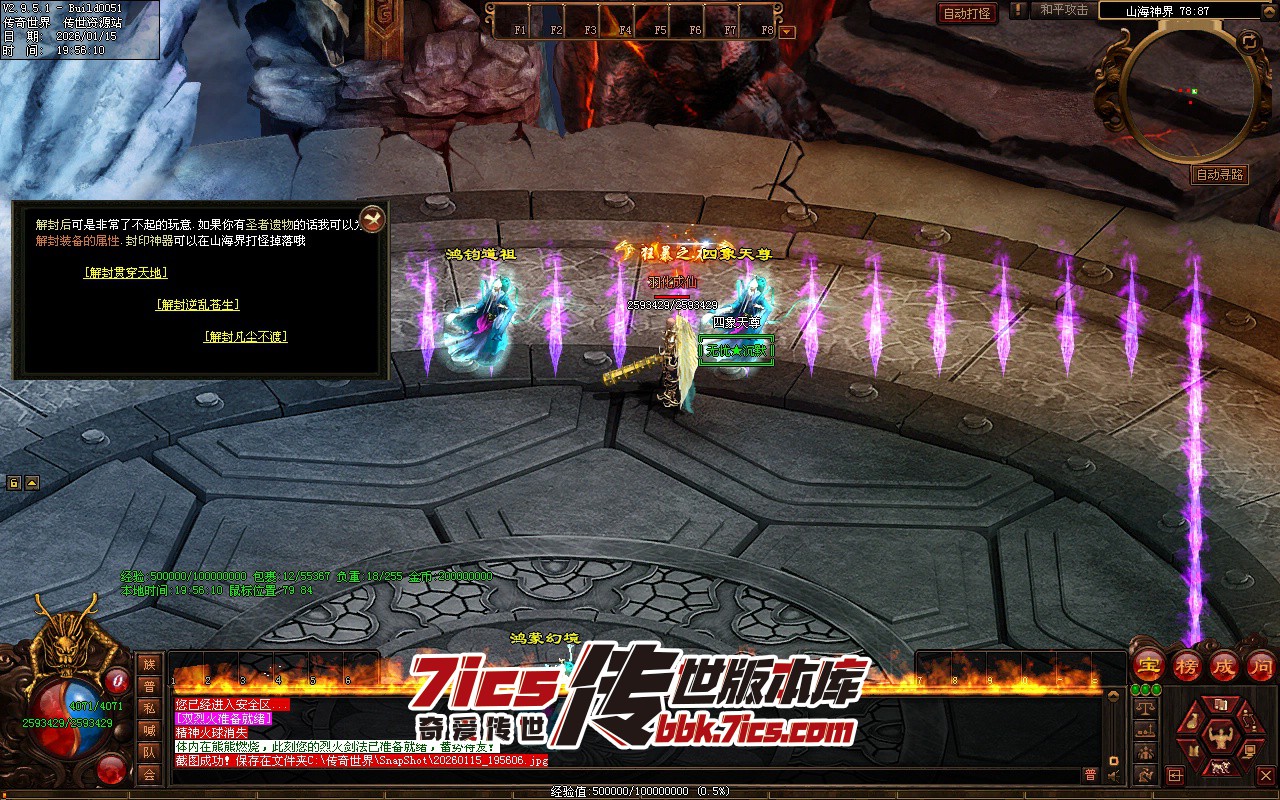Select the 解封逆乱苍生 dialog option
The width and height of the screenshot is (1280, 800).
pos(198,305)
